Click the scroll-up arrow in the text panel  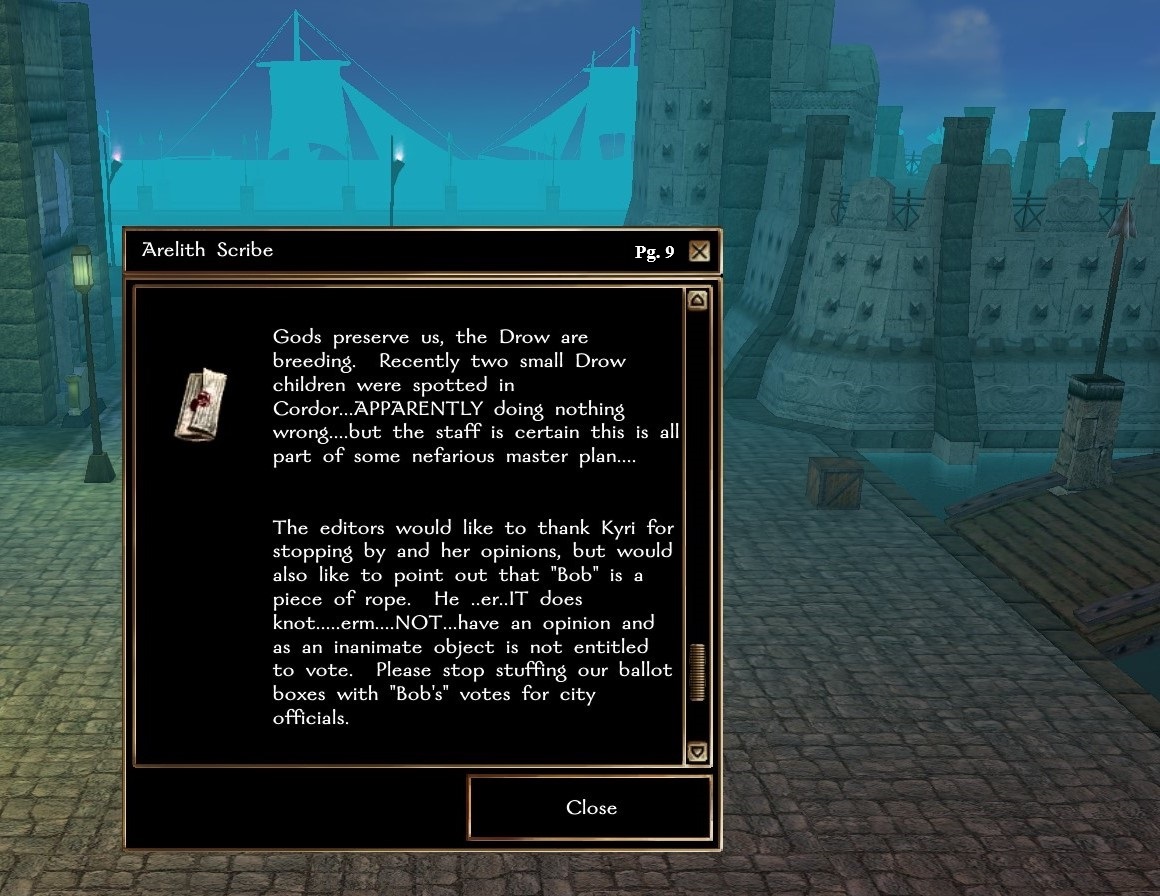[697, 300]
